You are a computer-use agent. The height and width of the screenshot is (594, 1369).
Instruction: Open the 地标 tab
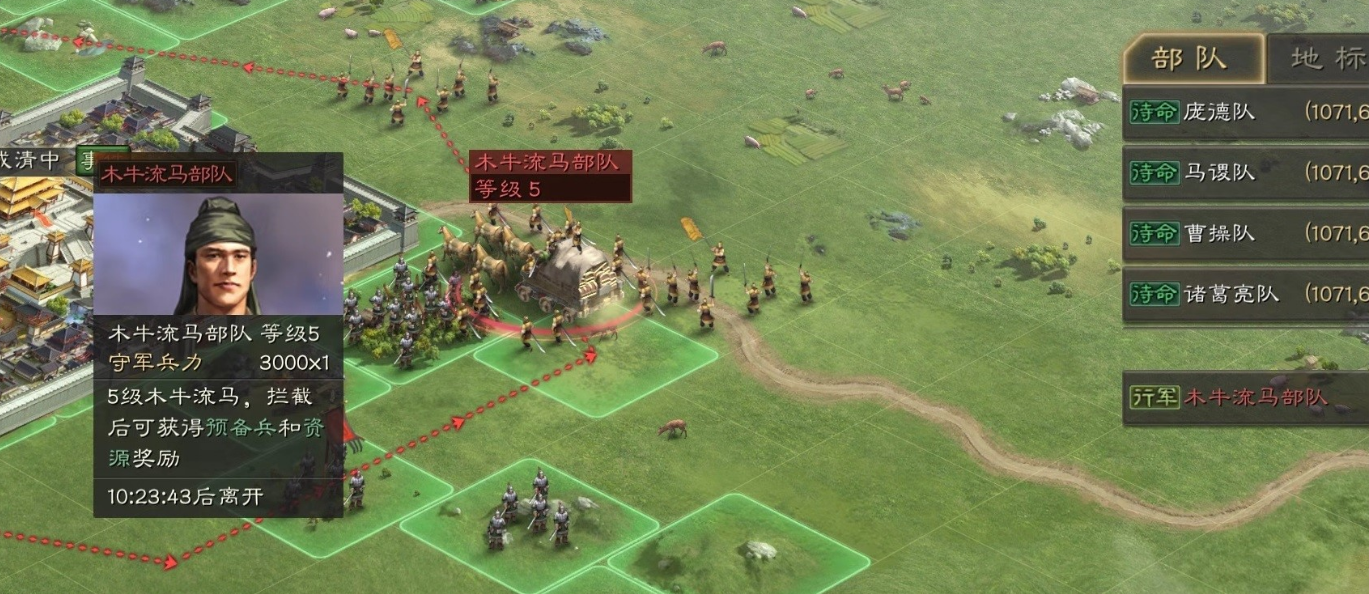tap(1320, 59)
